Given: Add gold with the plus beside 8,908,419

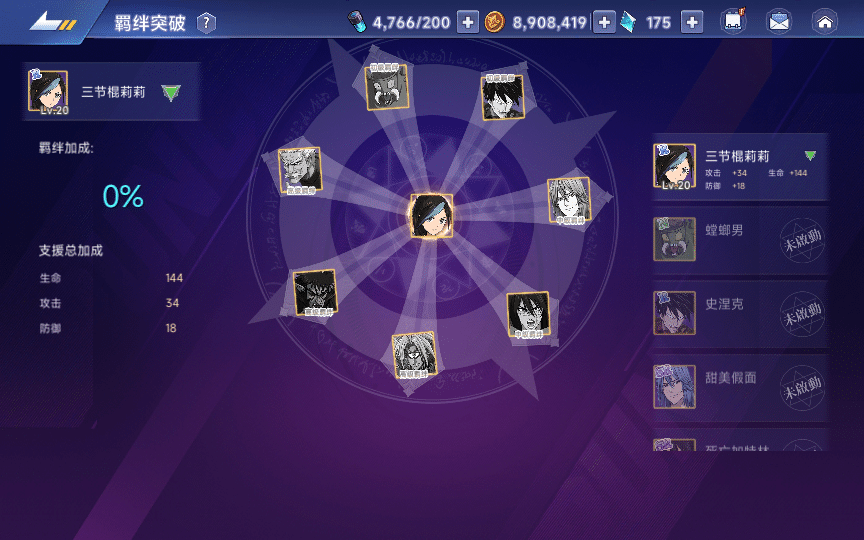Looking at the screenshot, I should point(604,23).
